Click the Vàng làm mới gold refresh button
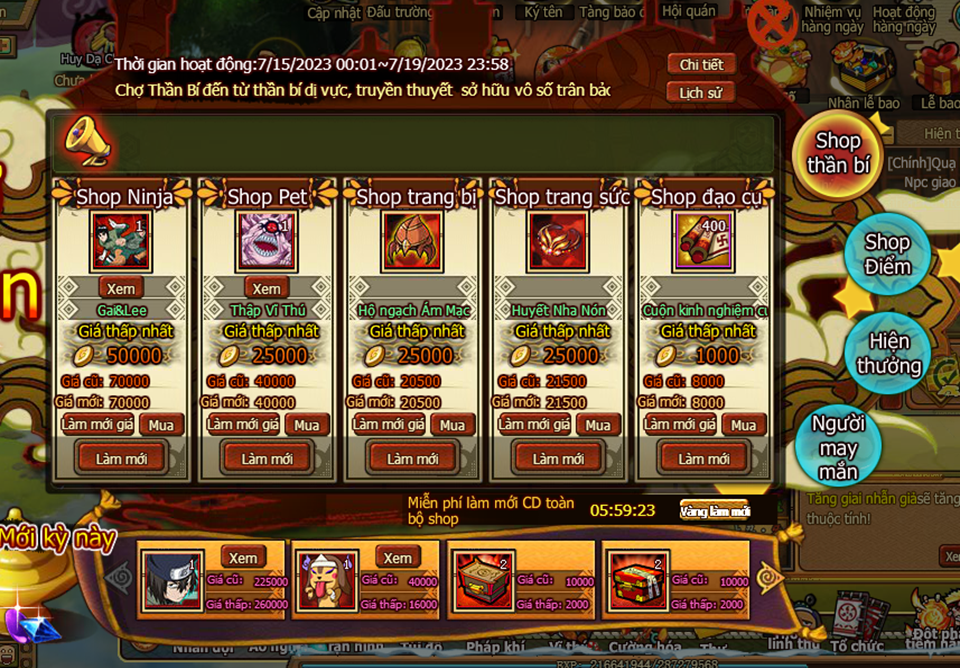 coord(714,511)
